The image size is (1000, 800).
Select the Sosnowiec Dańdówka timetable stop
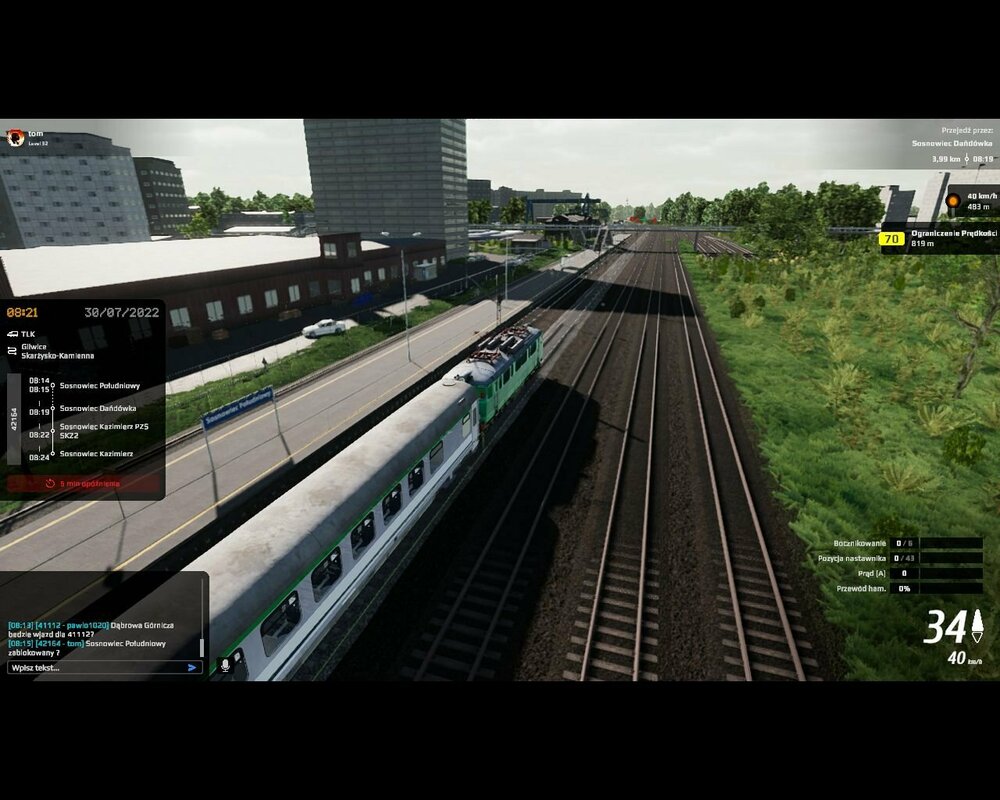(98, 408)
